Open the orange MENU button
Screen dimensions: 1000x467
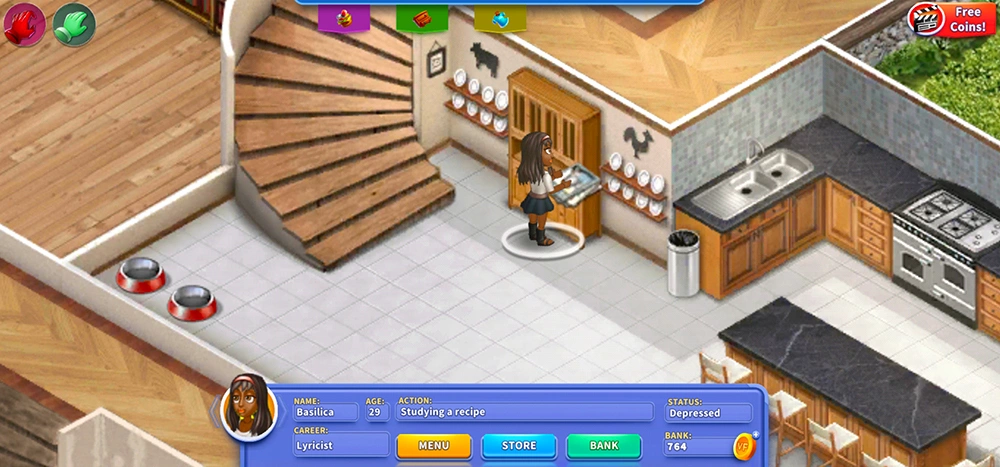[x=433, y=445]
